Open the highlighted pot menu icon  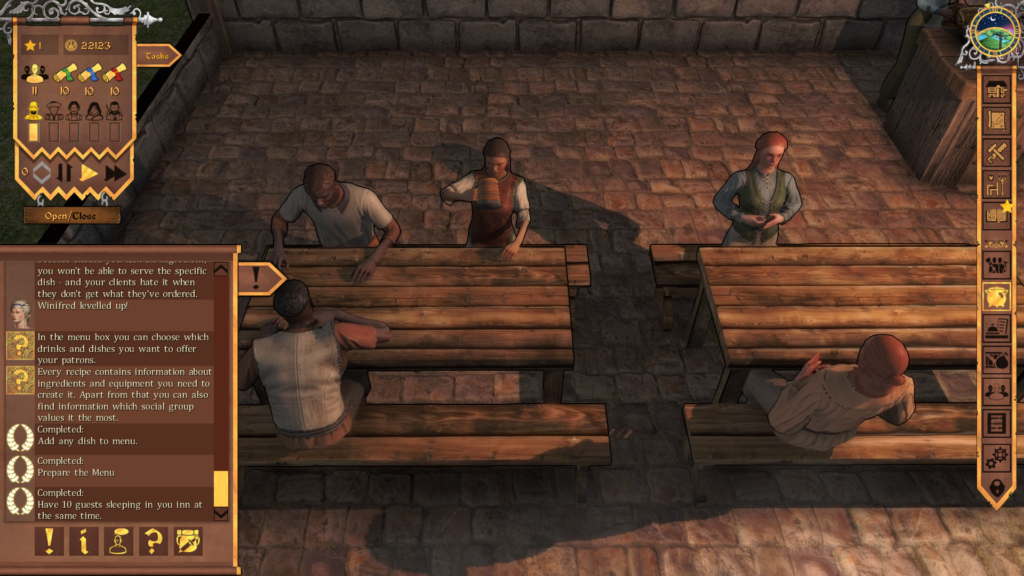click(996, 296)
